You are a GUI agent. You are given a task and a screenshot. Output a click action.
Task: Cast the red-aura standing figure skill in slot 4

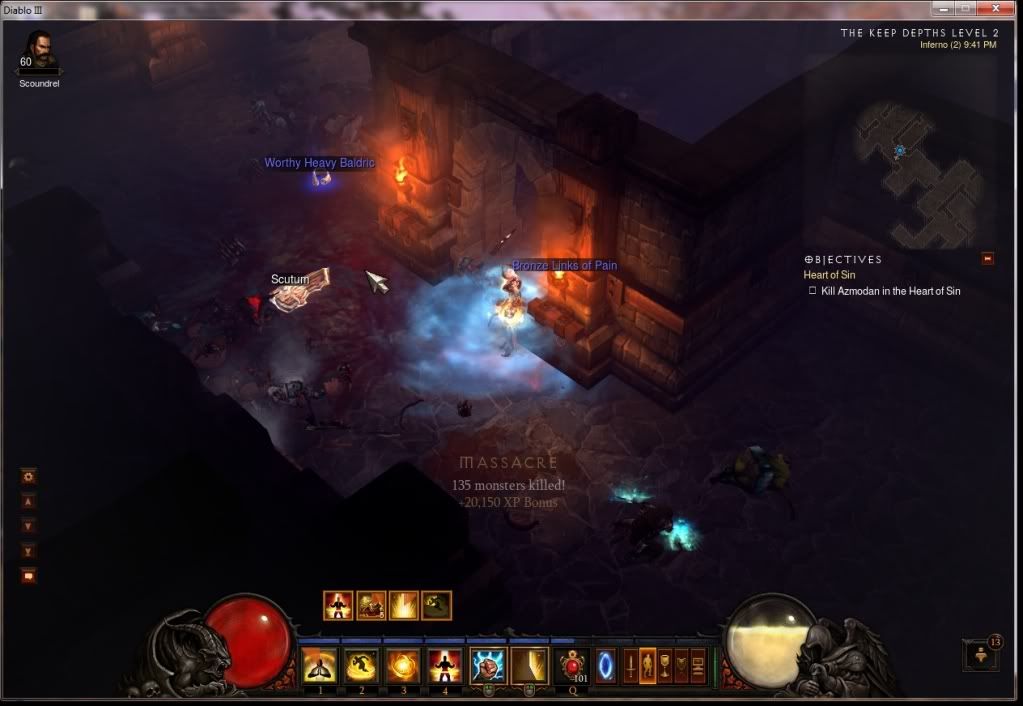(444, 665)
